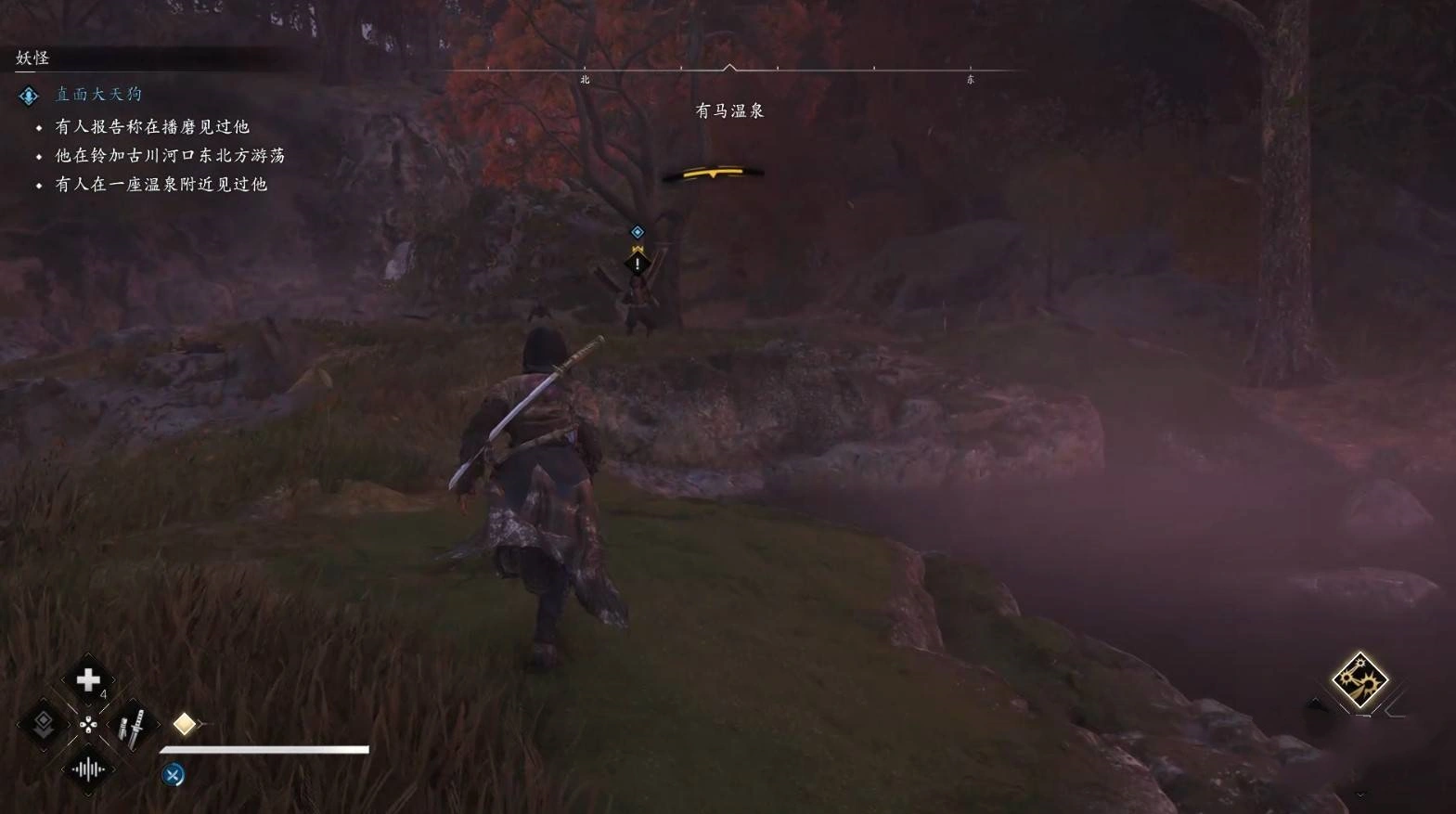Open the 妖怪 quest category header
This screenshot has height=814, width=1456.
[32, 58]
